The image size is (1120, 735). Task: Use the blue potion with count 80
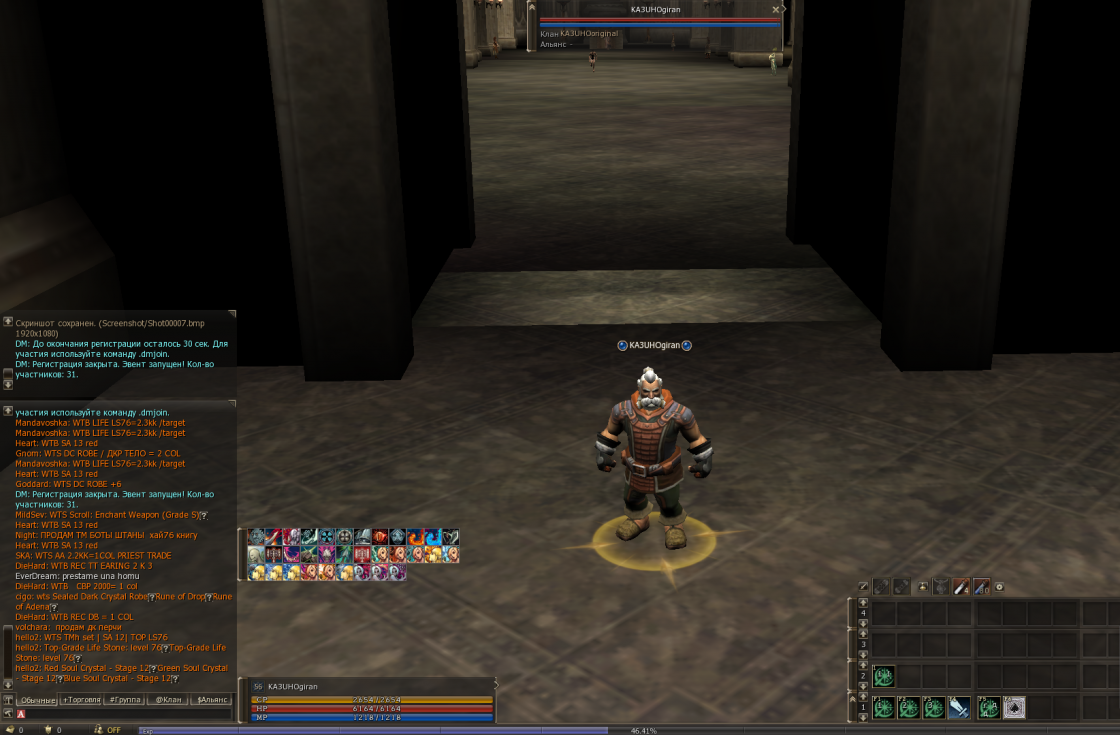tap(981, 587)
